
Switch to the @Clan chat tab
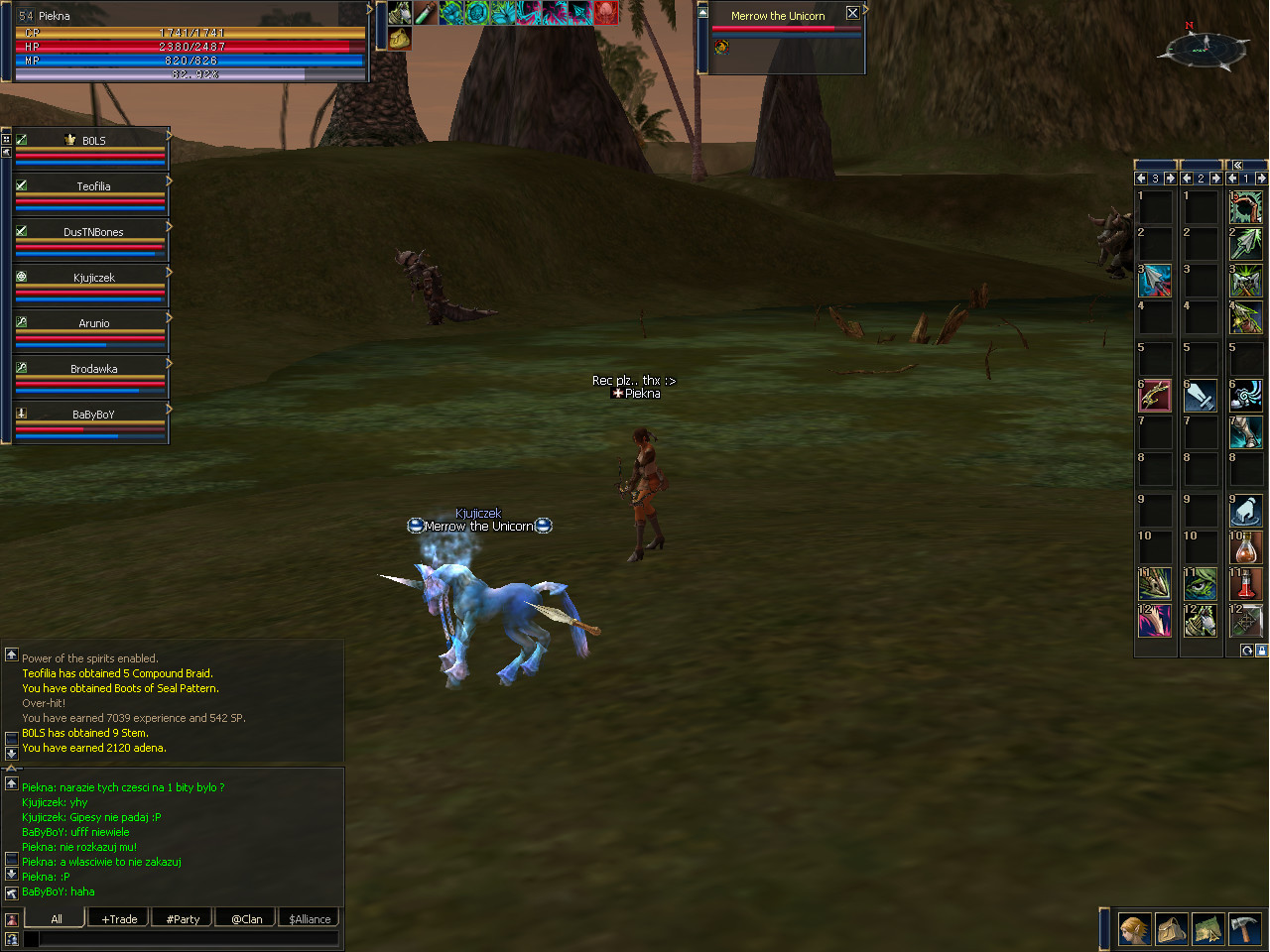[x=246, y=919]
